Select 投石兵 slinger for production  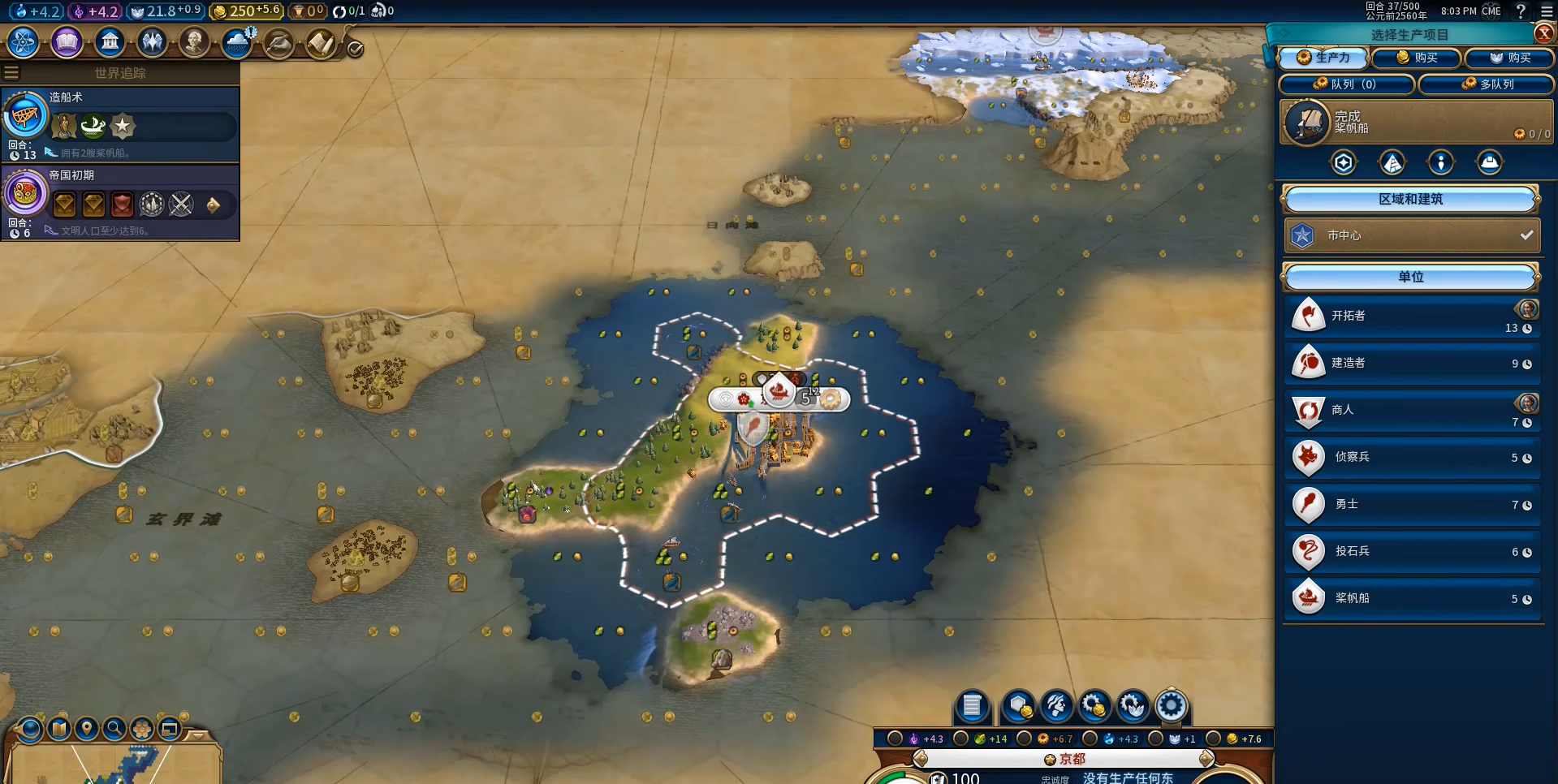1411,551
